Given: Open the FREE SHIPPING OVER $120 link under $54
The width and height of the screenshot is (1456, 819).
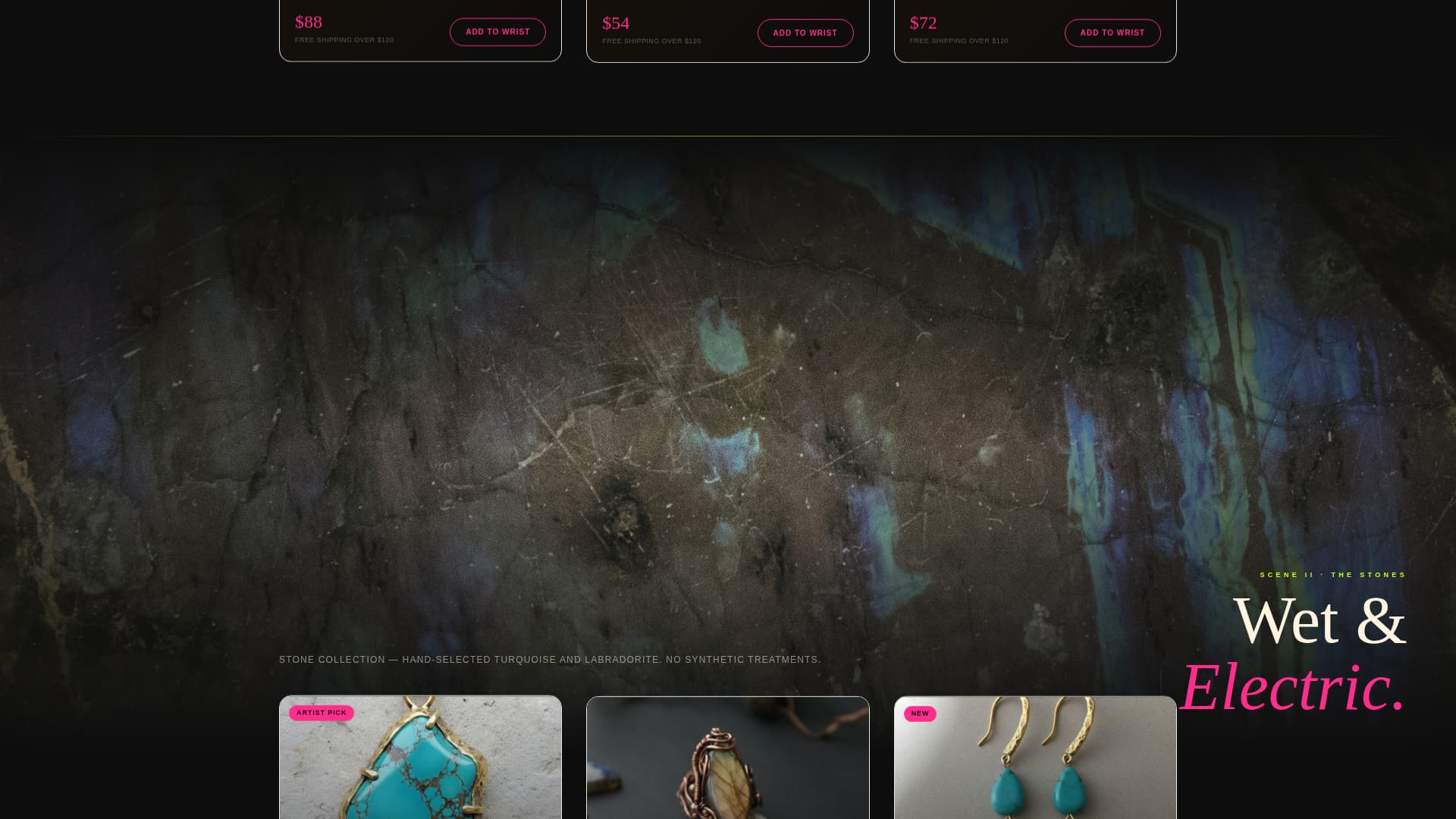Looking at the screenshot, I should pyautogui.click(x=652, y=42).
